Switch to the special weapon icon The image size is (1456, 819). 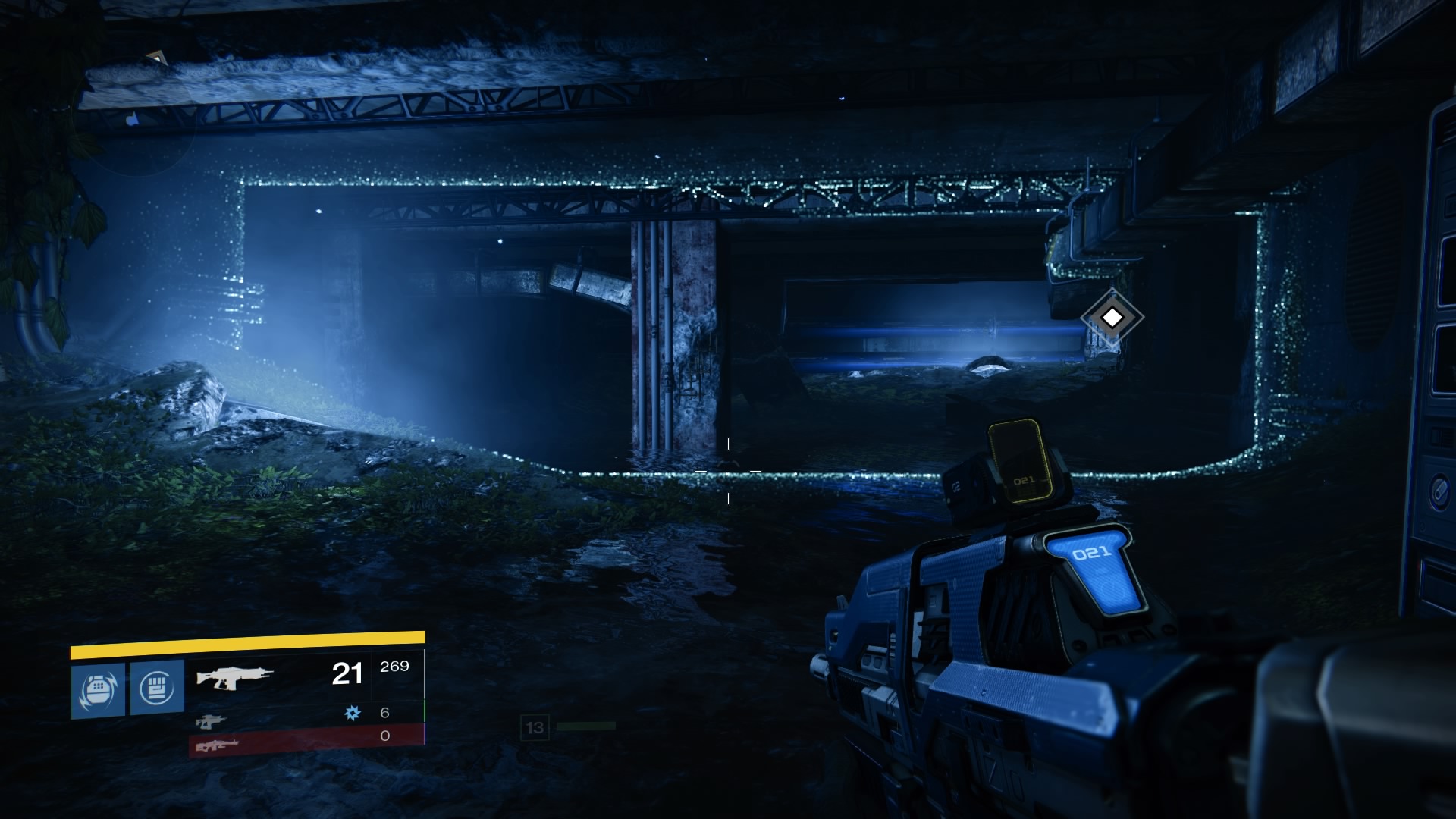click(211, 721)
